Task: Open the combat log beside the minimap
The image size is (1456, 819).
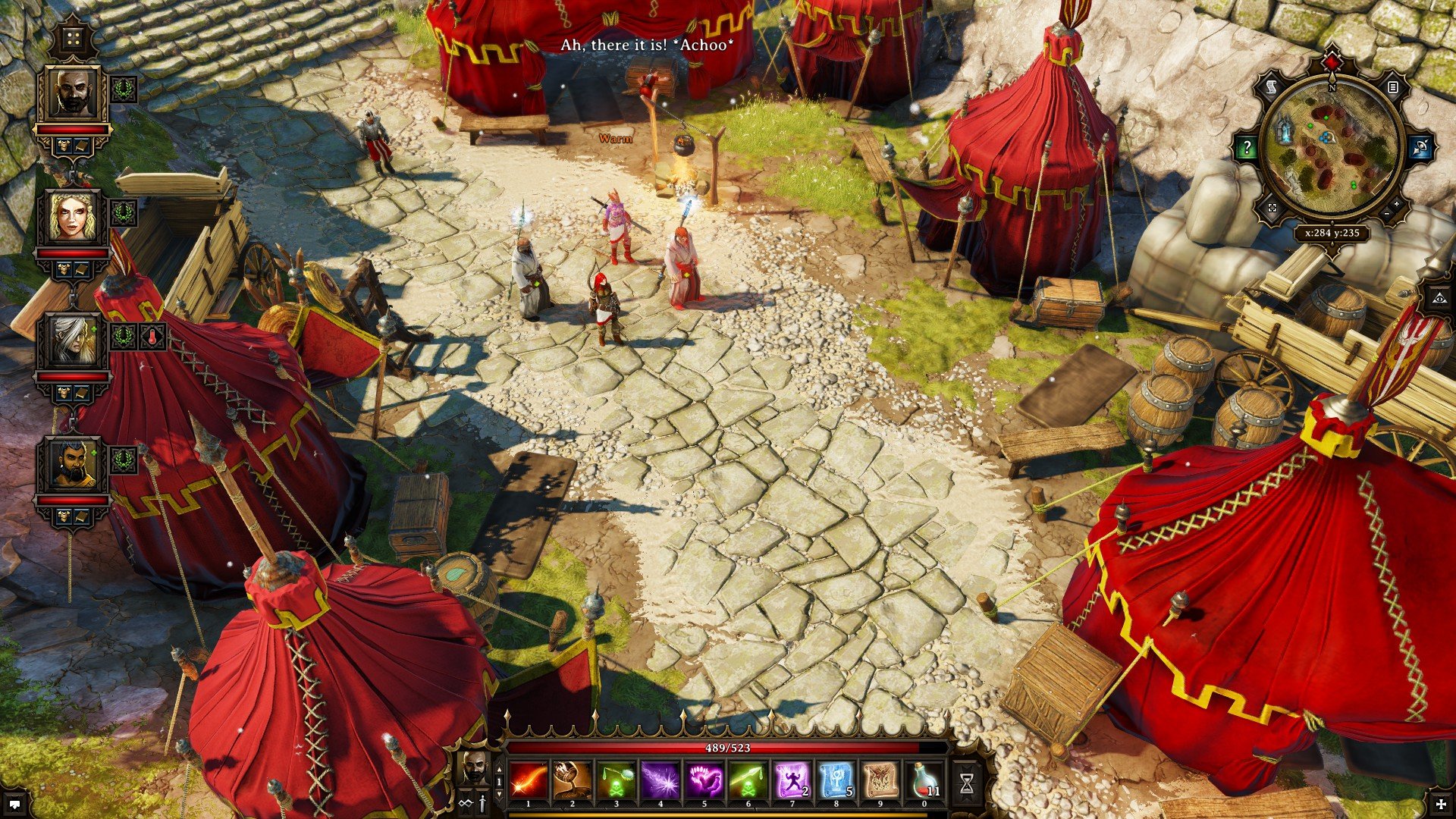Action: coord(1392,88)
